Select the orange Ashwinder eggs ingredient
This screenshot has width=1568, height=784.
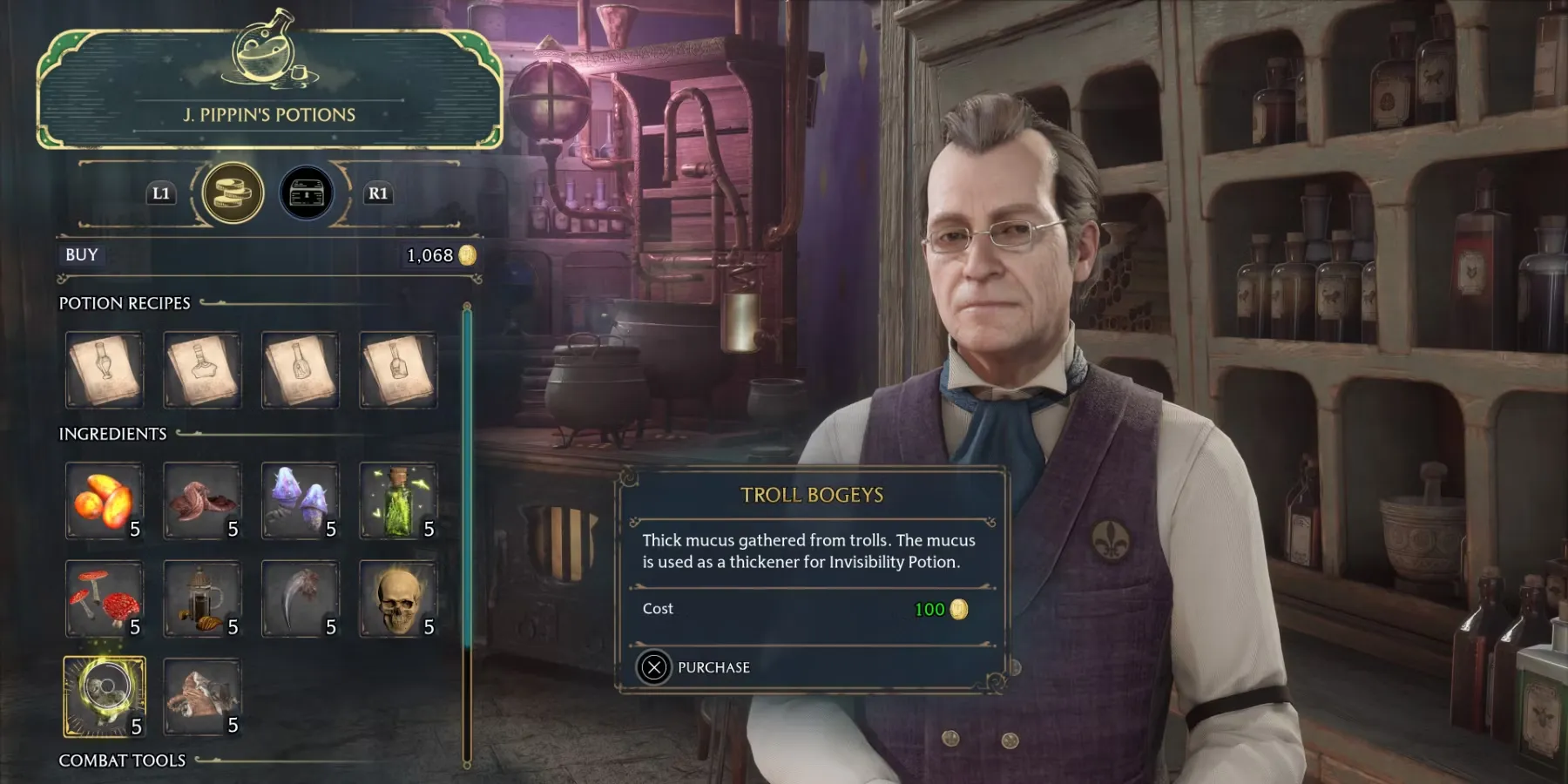tap(105, 501)
